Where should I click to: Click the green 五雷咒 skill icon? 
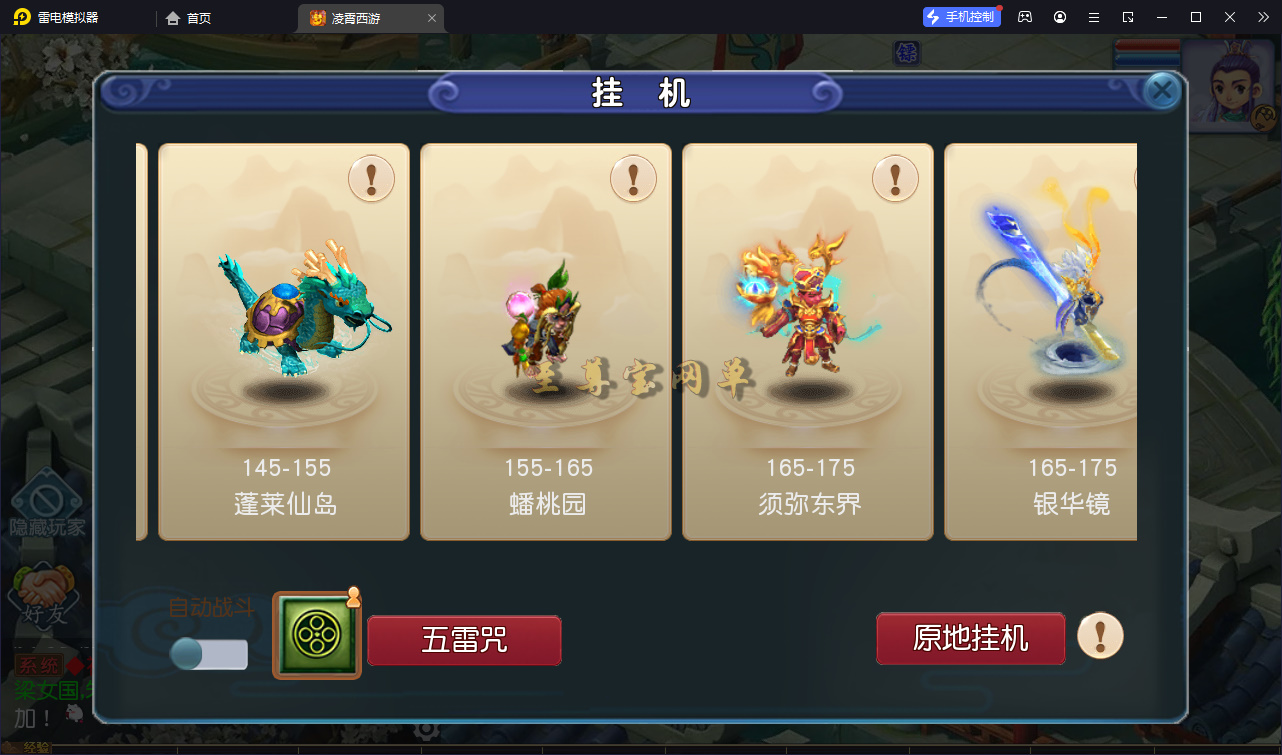click(x=316, y=635)
